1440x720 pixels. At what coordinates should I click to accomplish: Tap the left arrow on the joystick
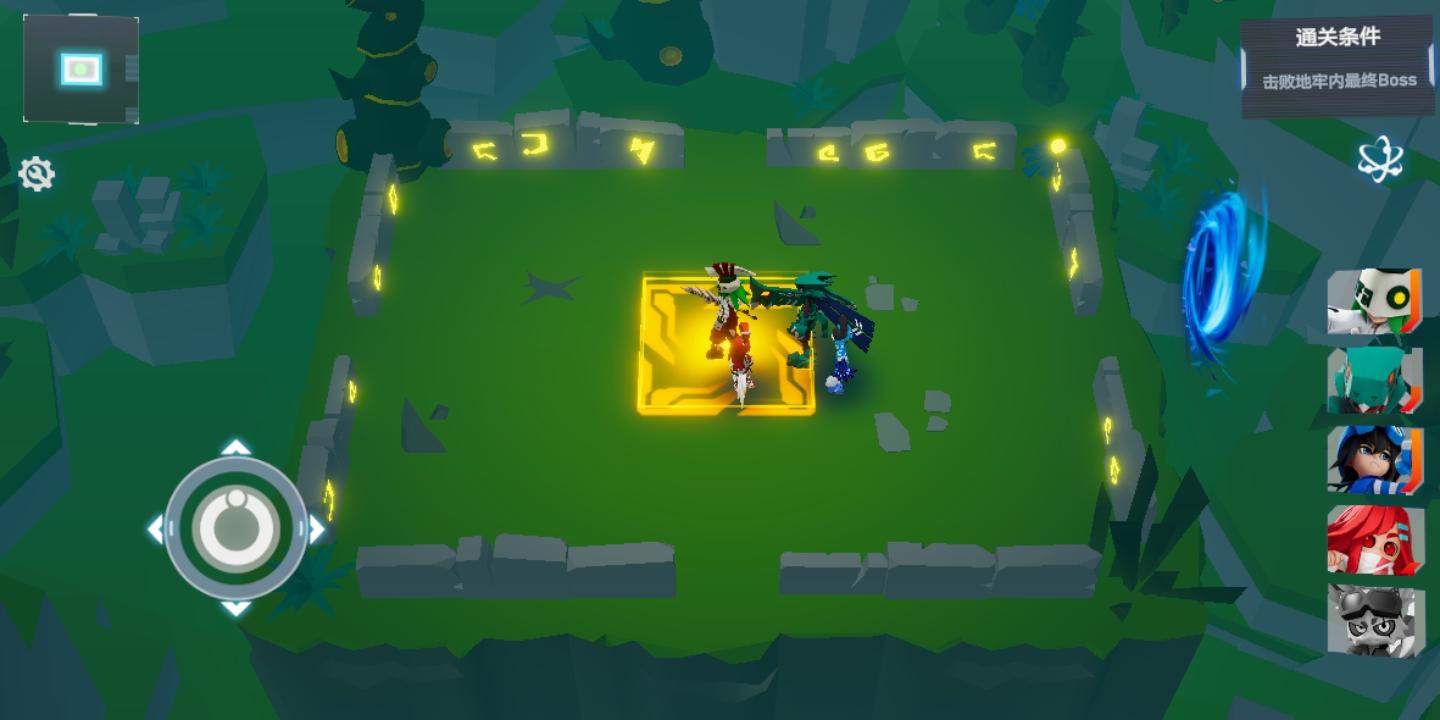(x=155, y=524)
